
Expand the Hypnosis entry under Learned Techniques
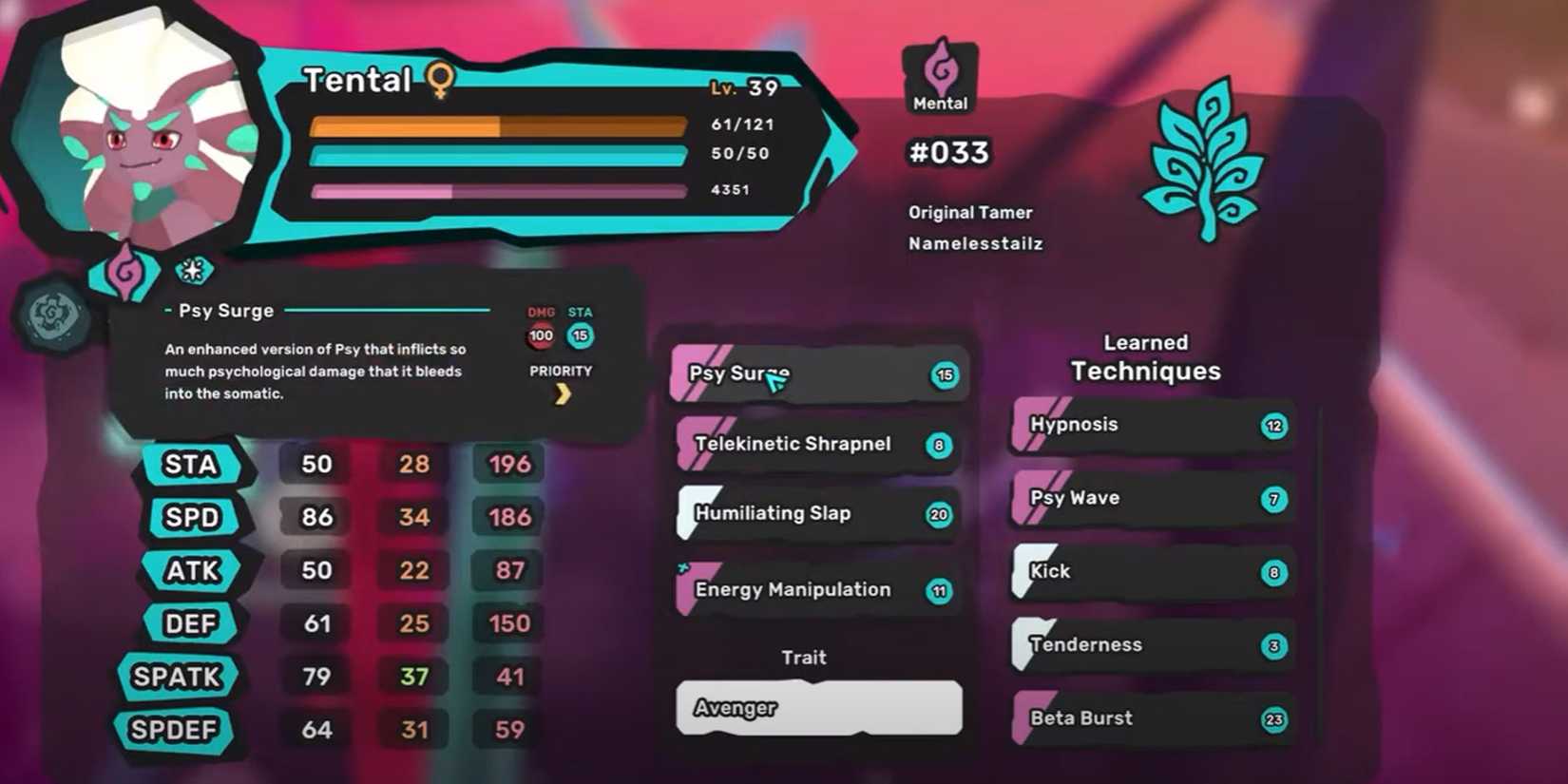pos(1150,427)
